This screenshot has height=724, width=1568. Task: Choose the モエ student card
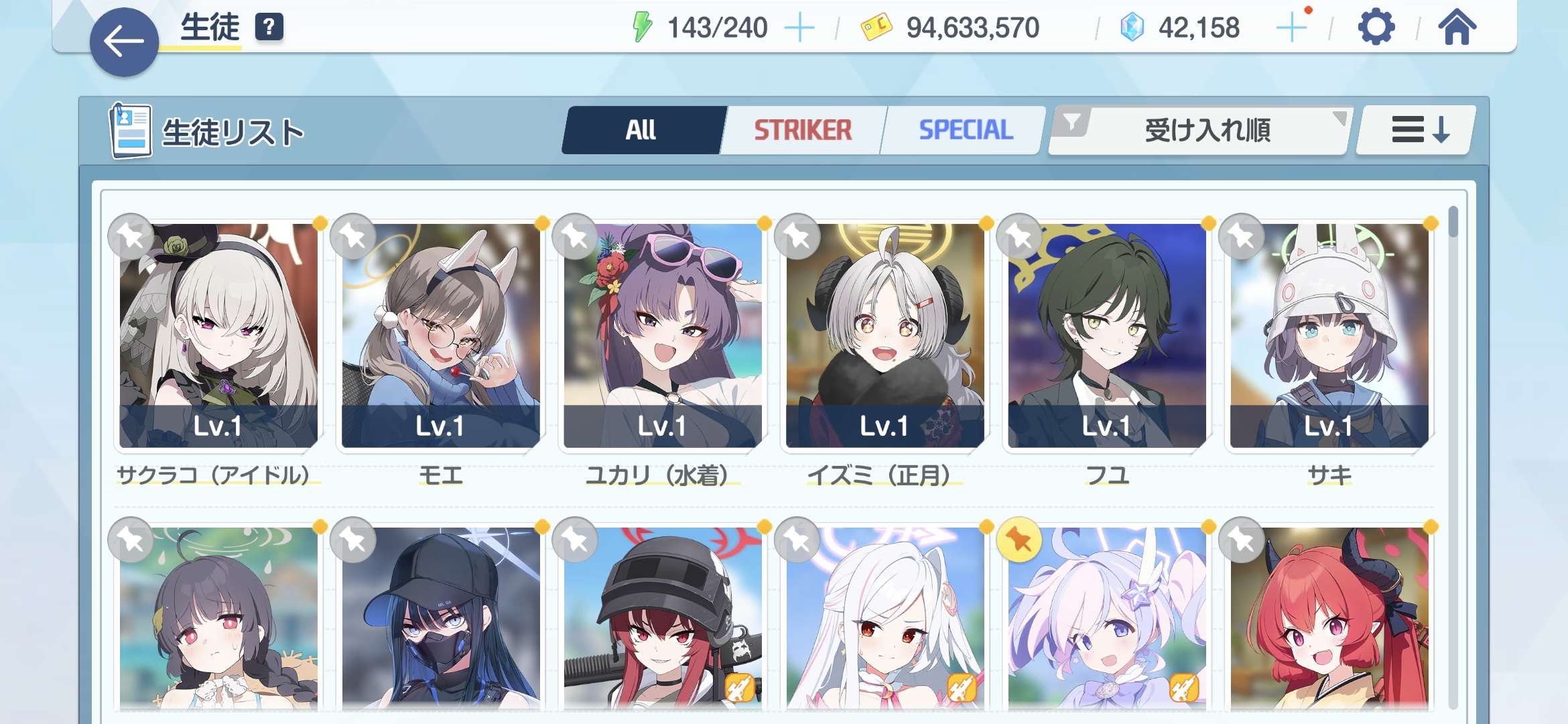440,335
